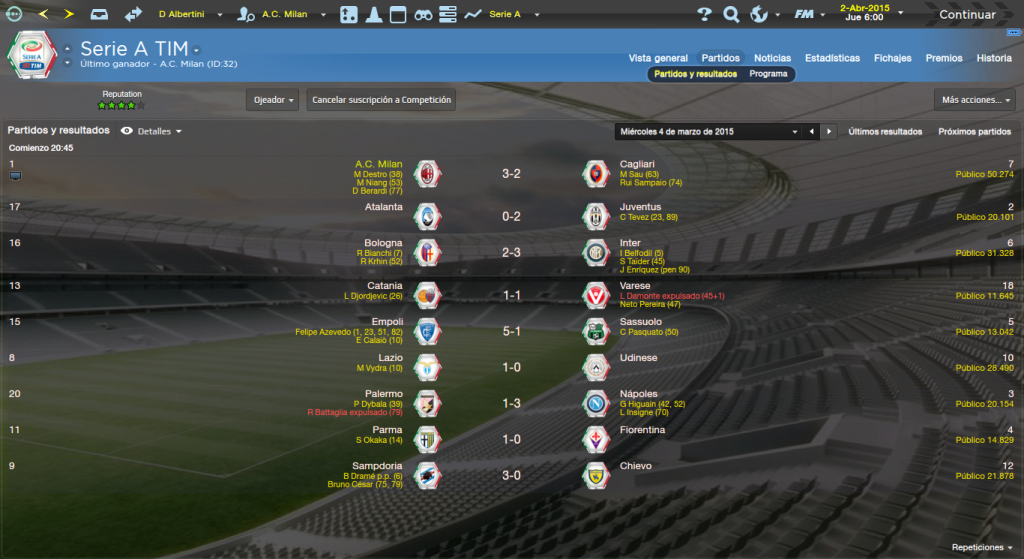Show the Estadísticas tab
Image resolution: width=1024 pixels, height=559 pixels.
coord(832,58)
